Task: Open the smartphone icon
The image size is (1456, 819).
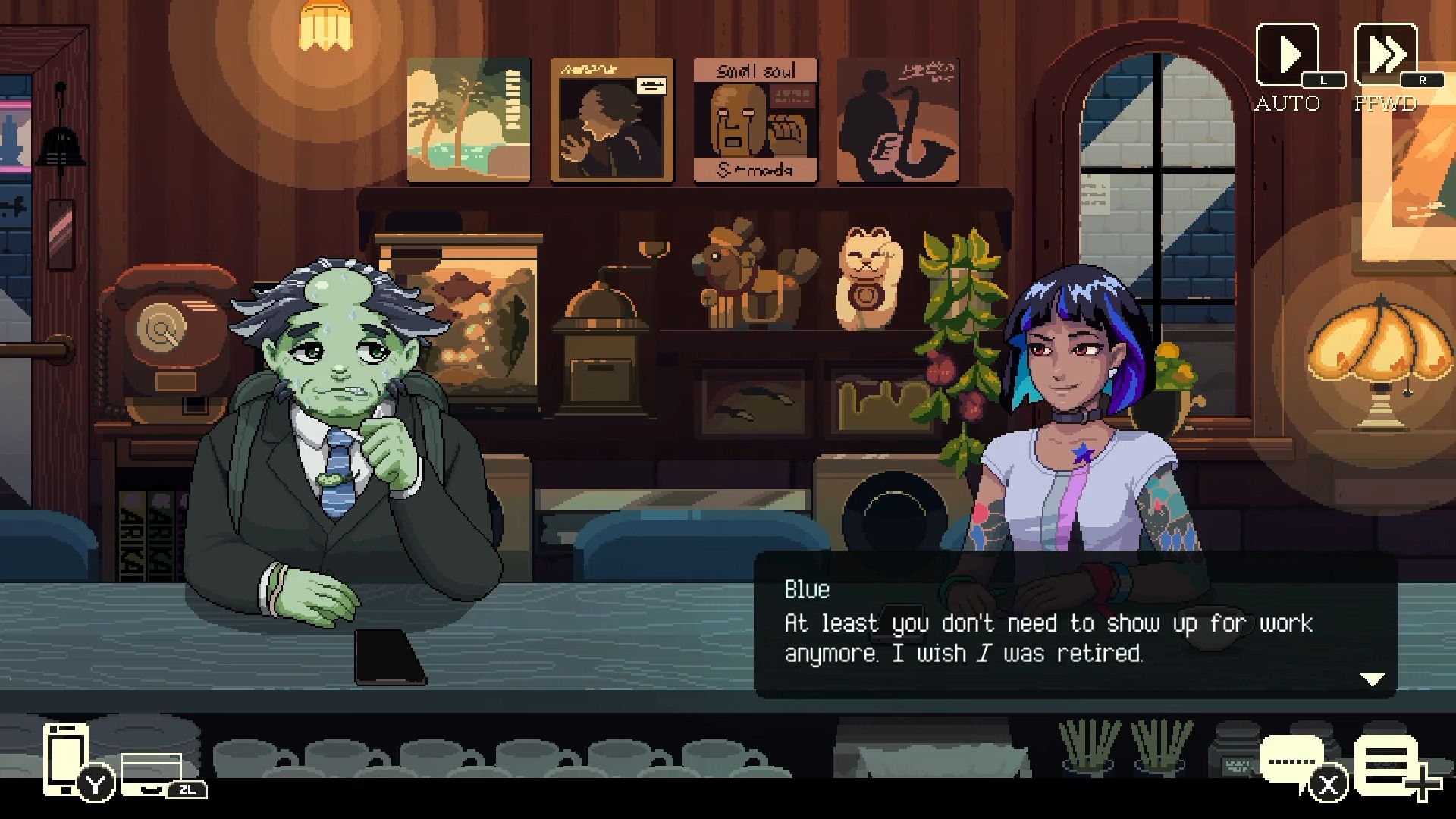Action: tap(66, 757)
